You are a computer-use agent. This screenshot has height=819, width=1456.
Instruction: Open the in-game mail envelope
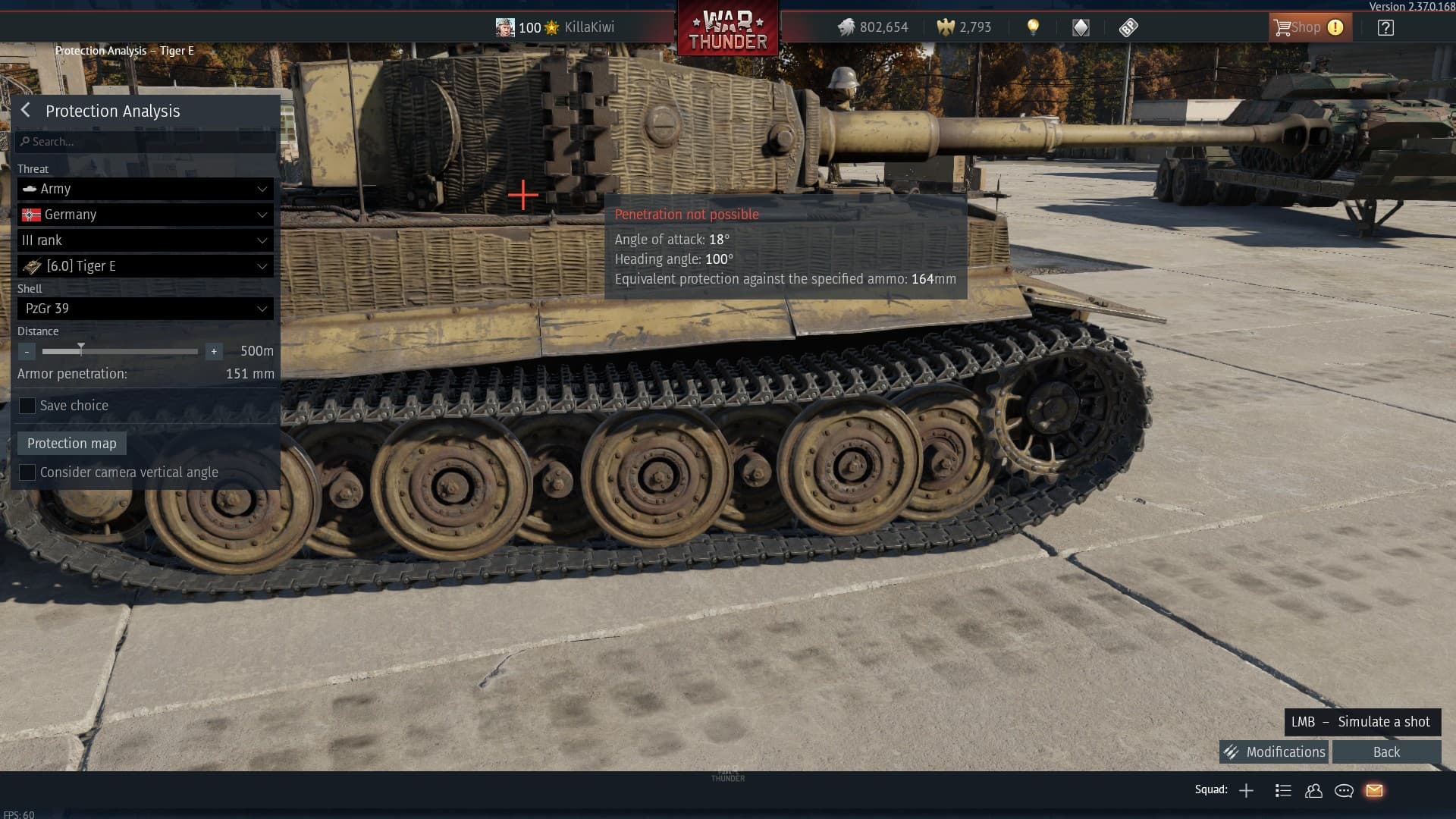1374,790
